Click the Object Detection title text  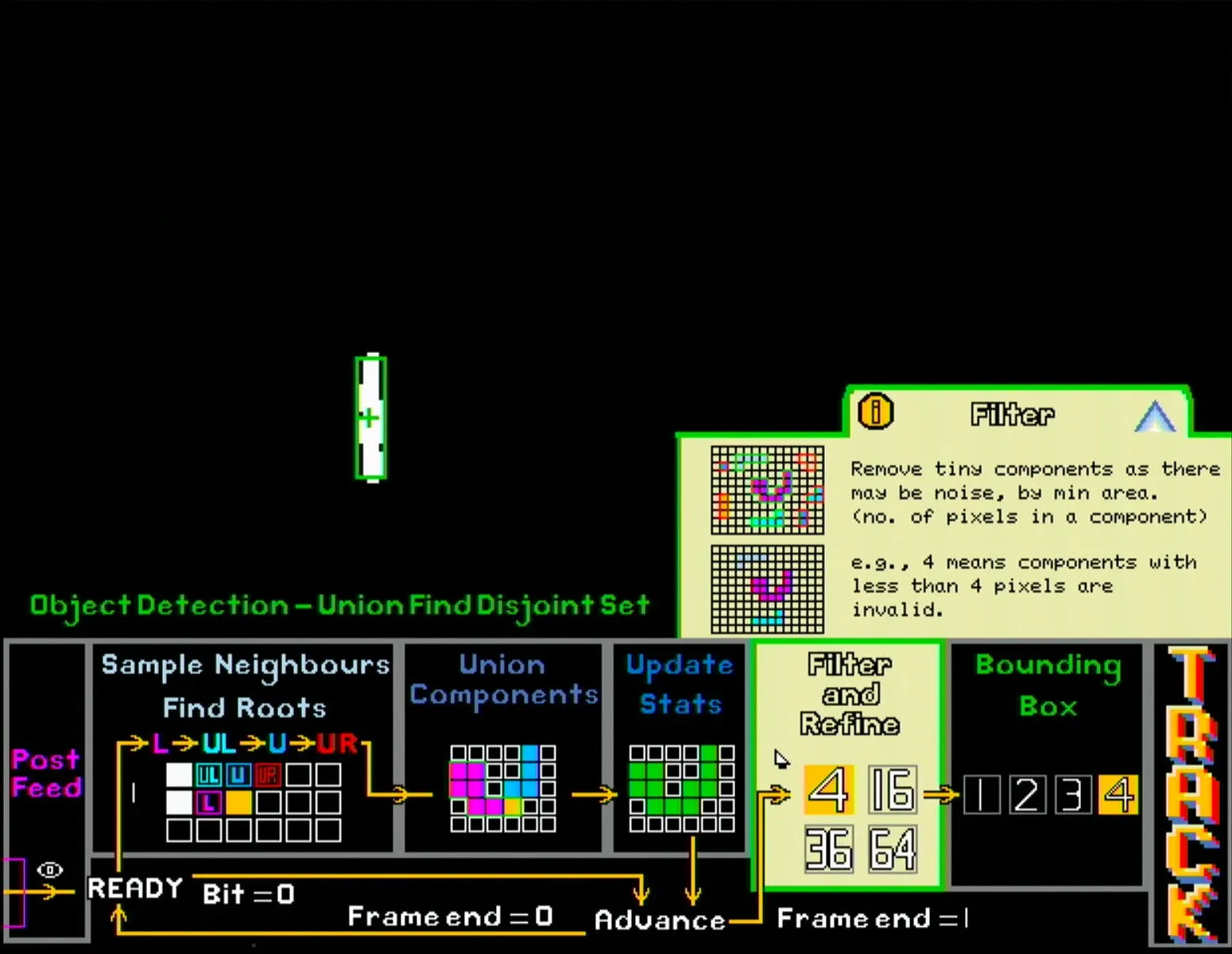tap(339, 604)
